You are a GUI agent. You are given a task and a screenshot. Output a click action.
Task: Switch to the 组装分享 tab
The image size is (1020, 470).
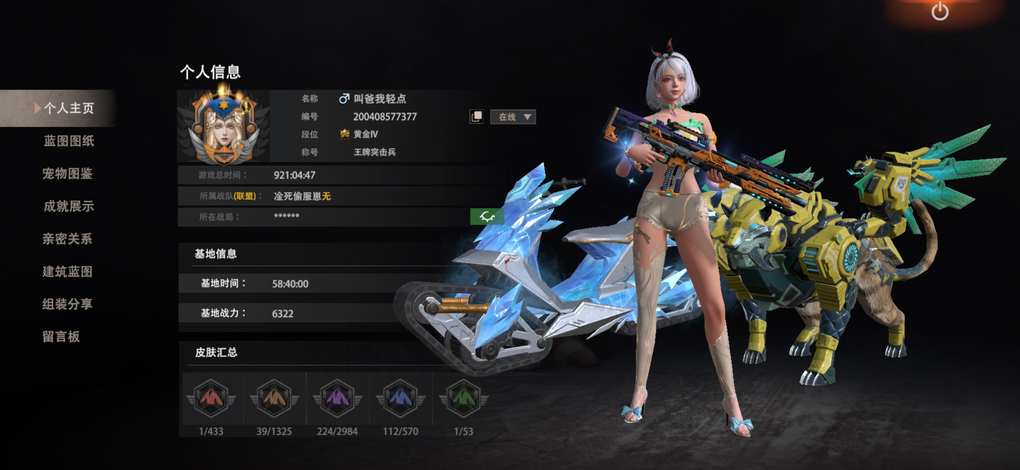coord(68,304)
